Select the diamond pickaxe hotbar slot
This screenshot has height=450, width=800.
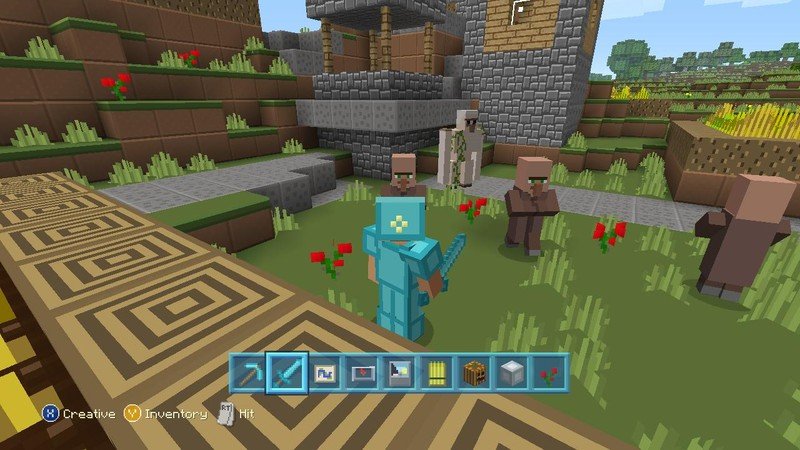click(248, 374)
